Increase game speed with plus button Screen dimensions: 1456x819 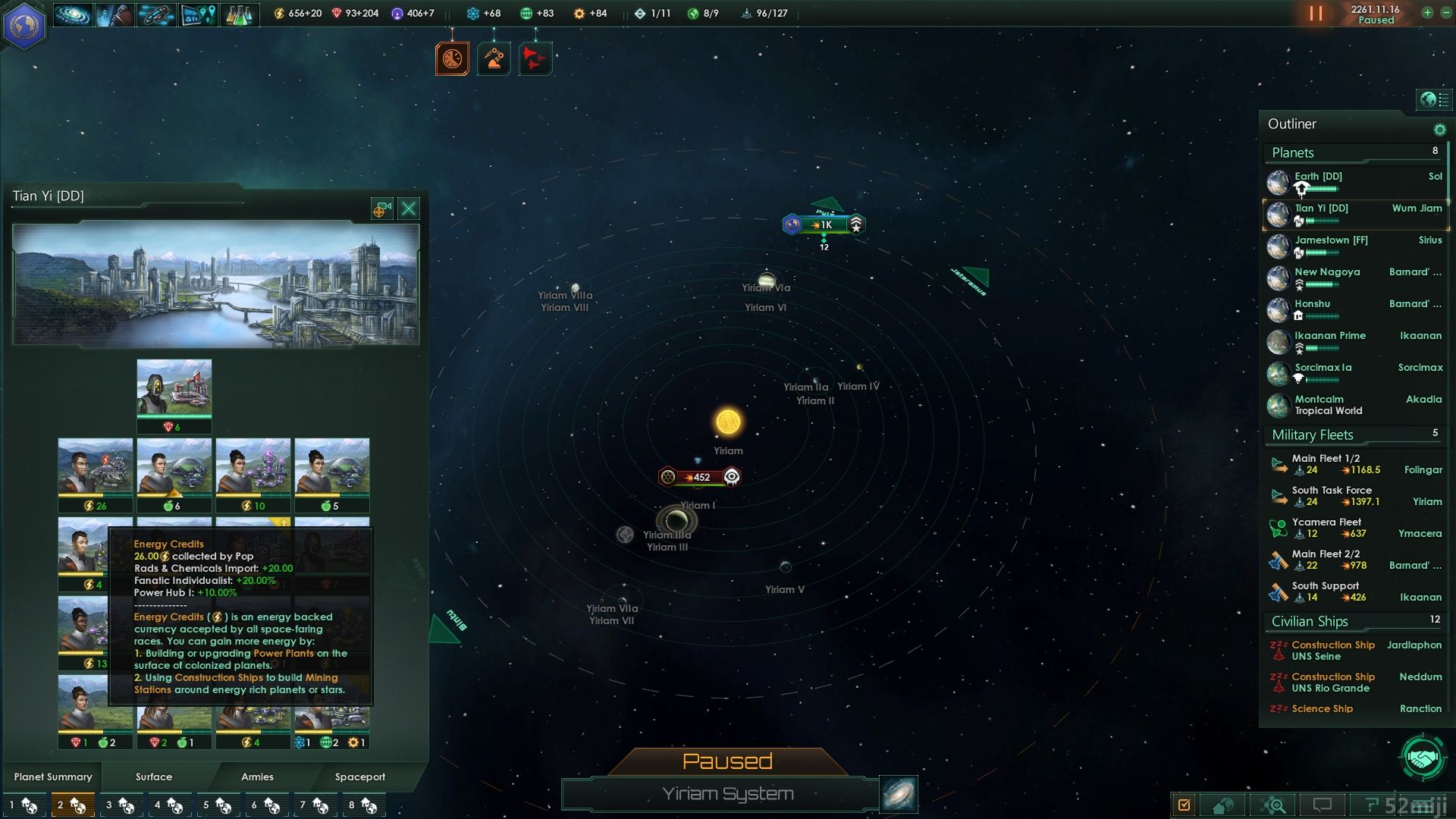[1427, 13]
